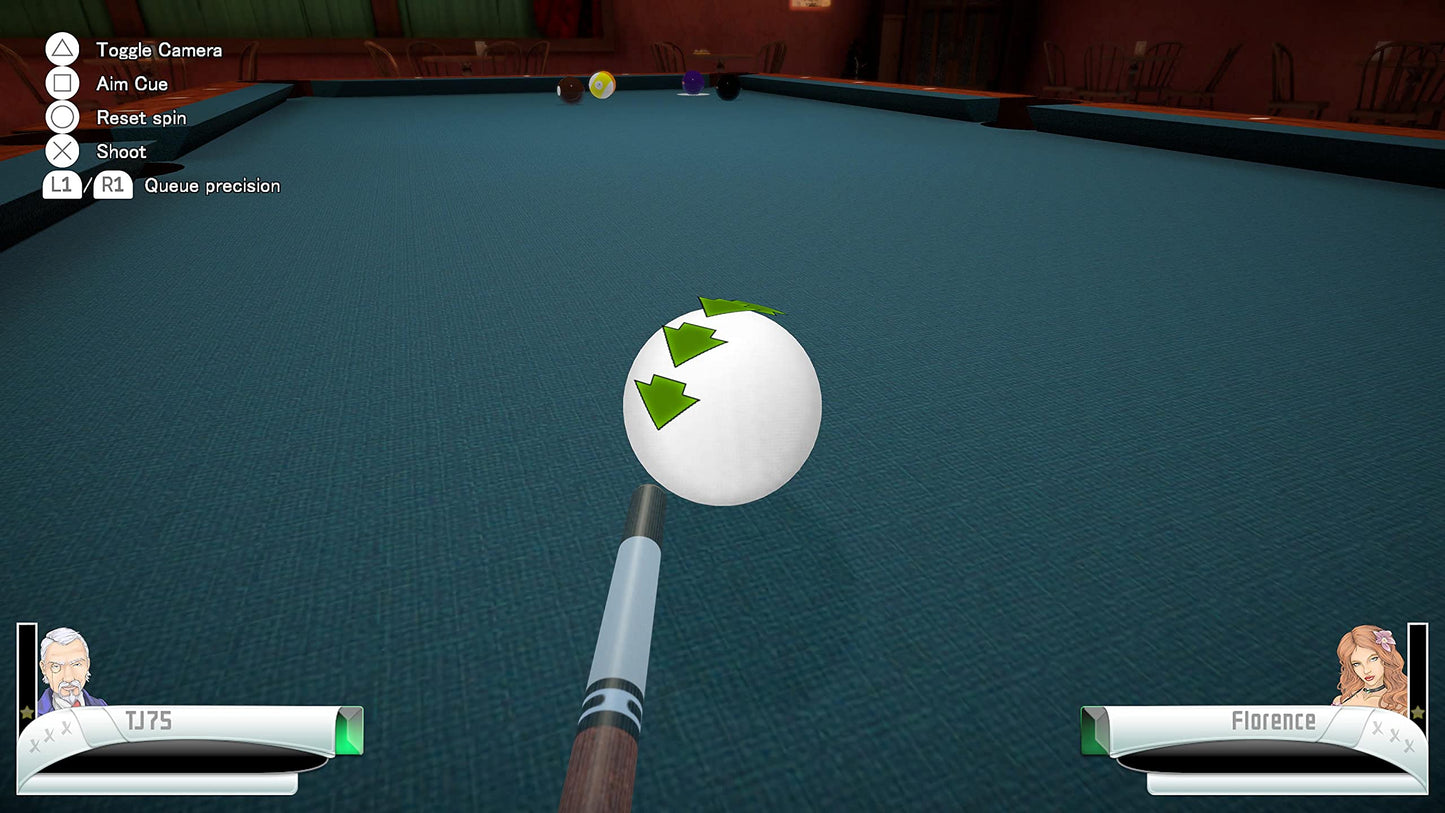Select the L1 shoulder button icon
Screen dimensions: 1445x813
(61, 185)
